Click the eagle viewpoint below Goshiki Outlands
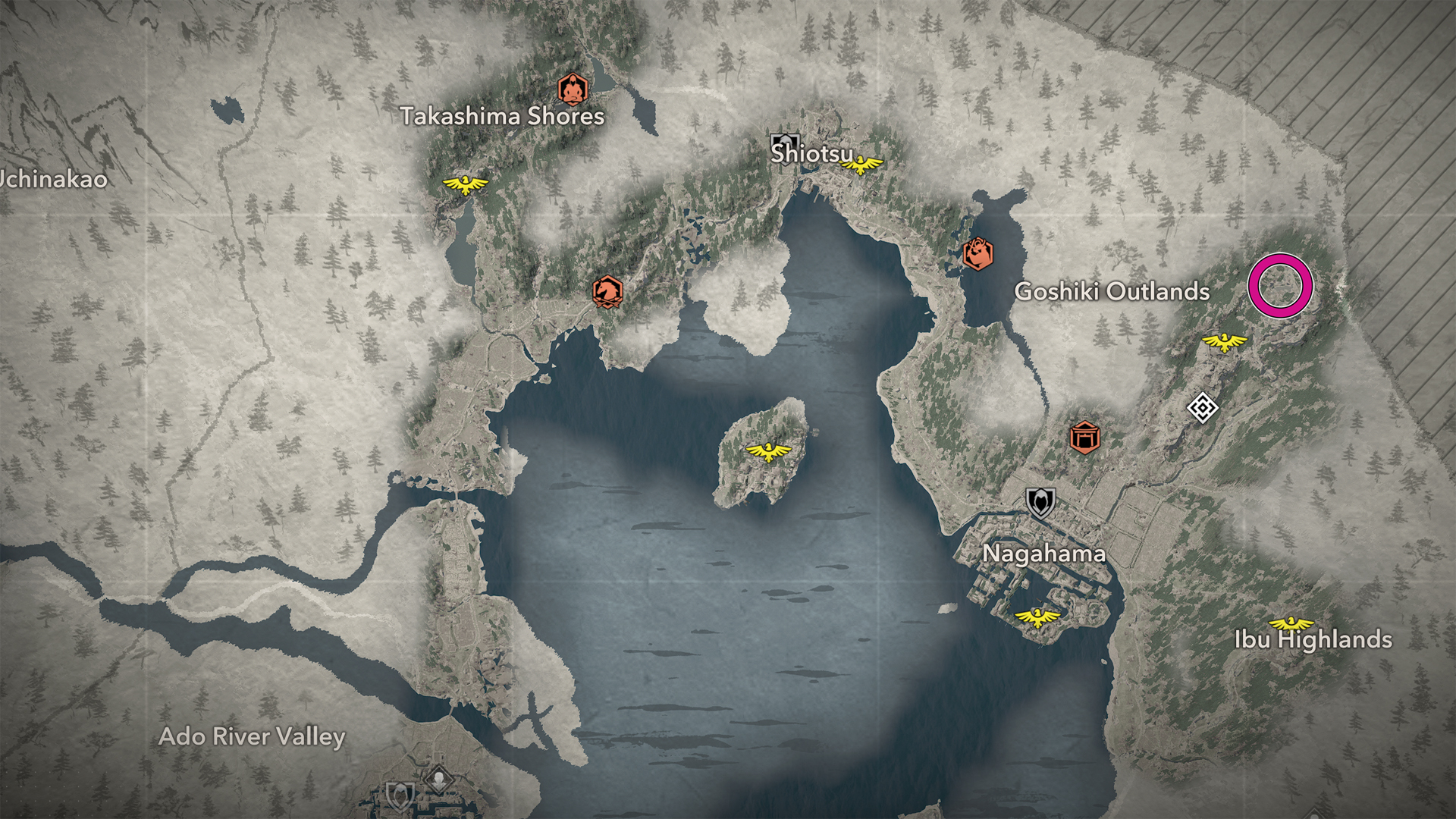Viewport: 1456px width, 819px height. coord(1224,342)
